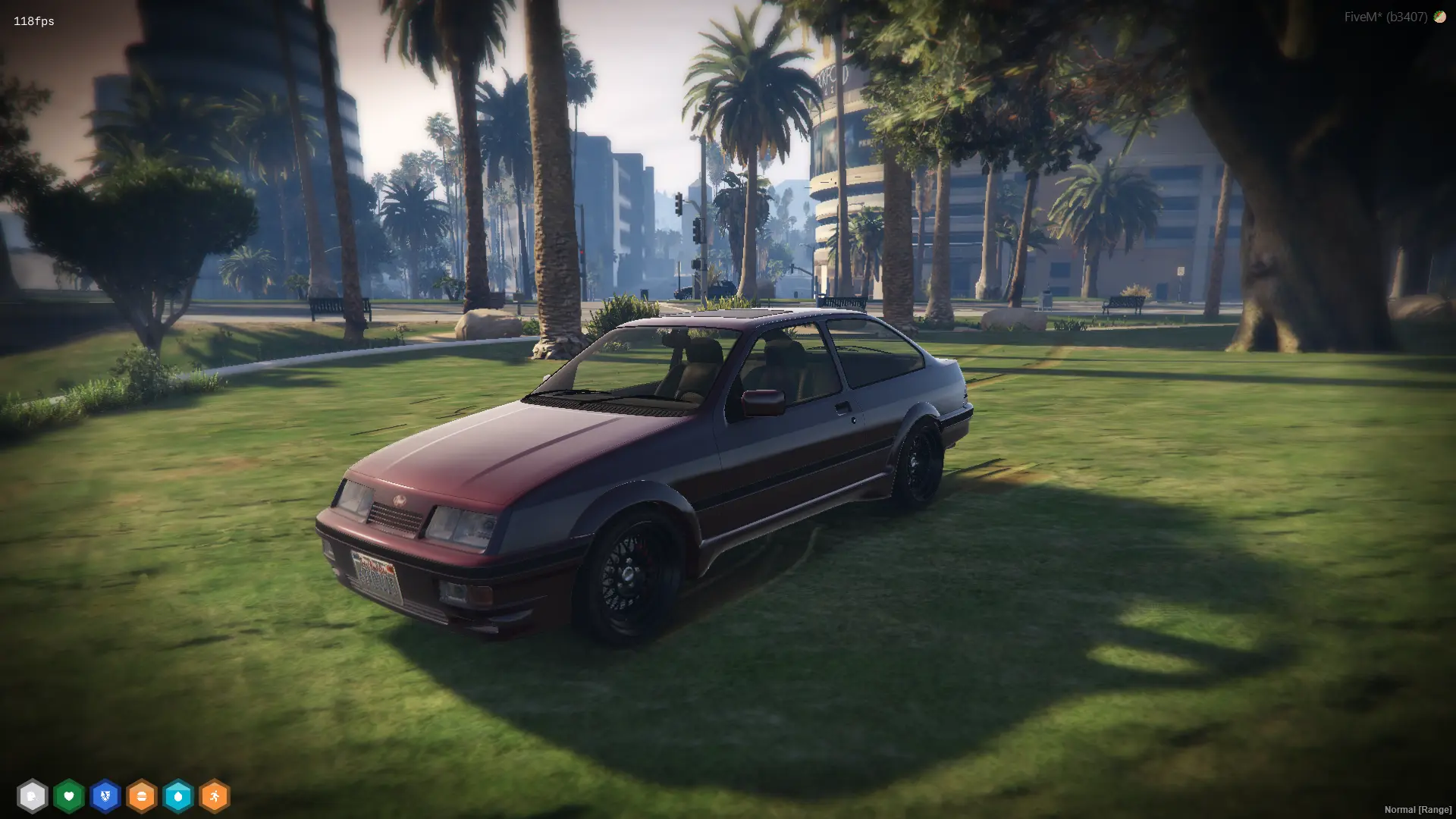This screenshot has width=1456, height=819.
Task: Click the blue shield armor icon
Action: 105,796
